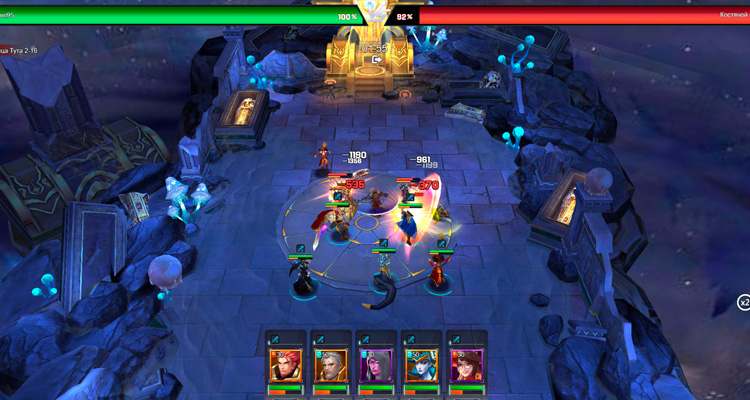This screenshot has height=400, width=750.
Task: Click the exit battle icon below the timer
Action: point(375,60)
